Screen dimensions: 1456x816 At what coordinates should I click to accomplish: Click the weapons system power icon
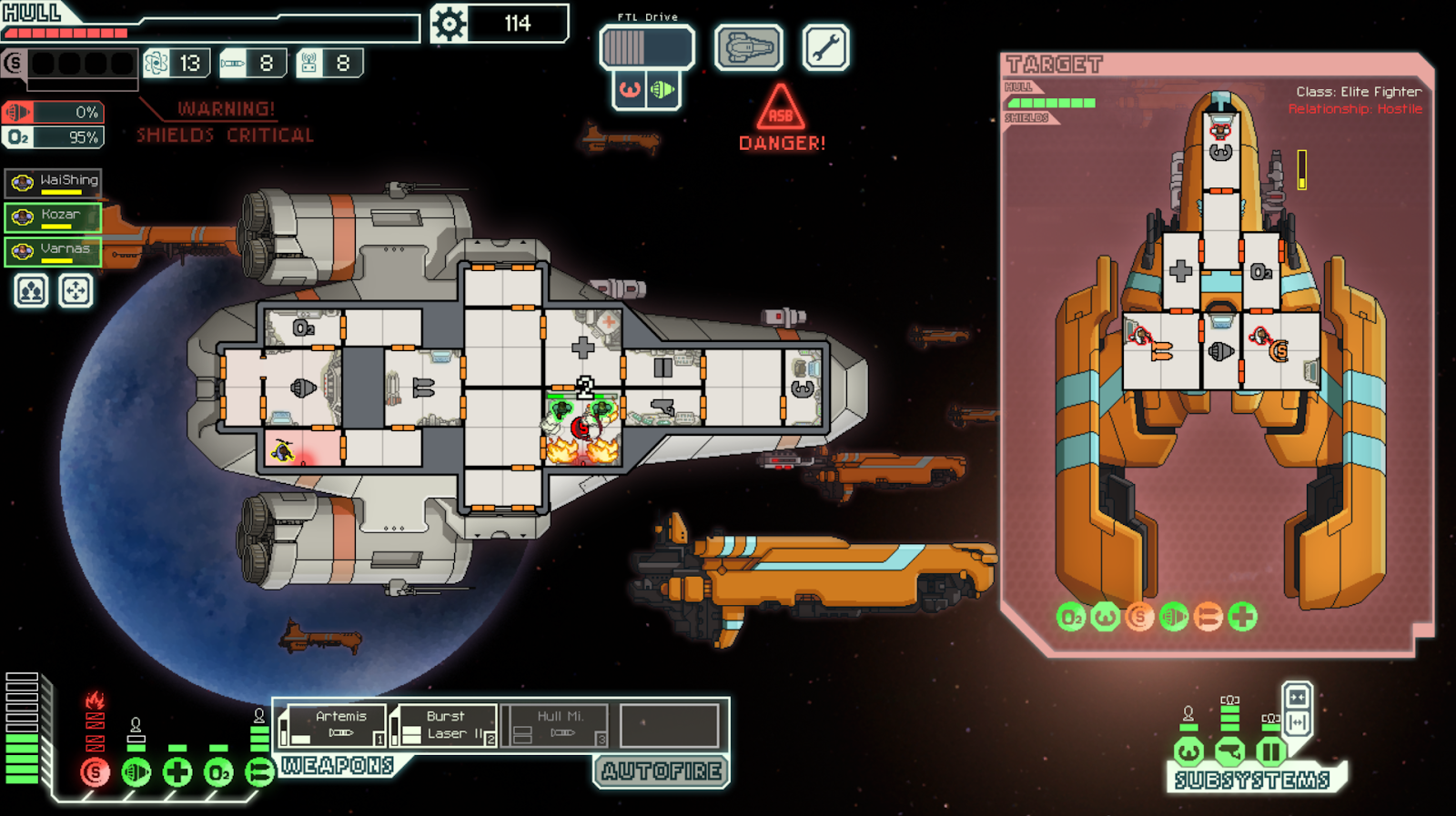click(x=259, y=772)
